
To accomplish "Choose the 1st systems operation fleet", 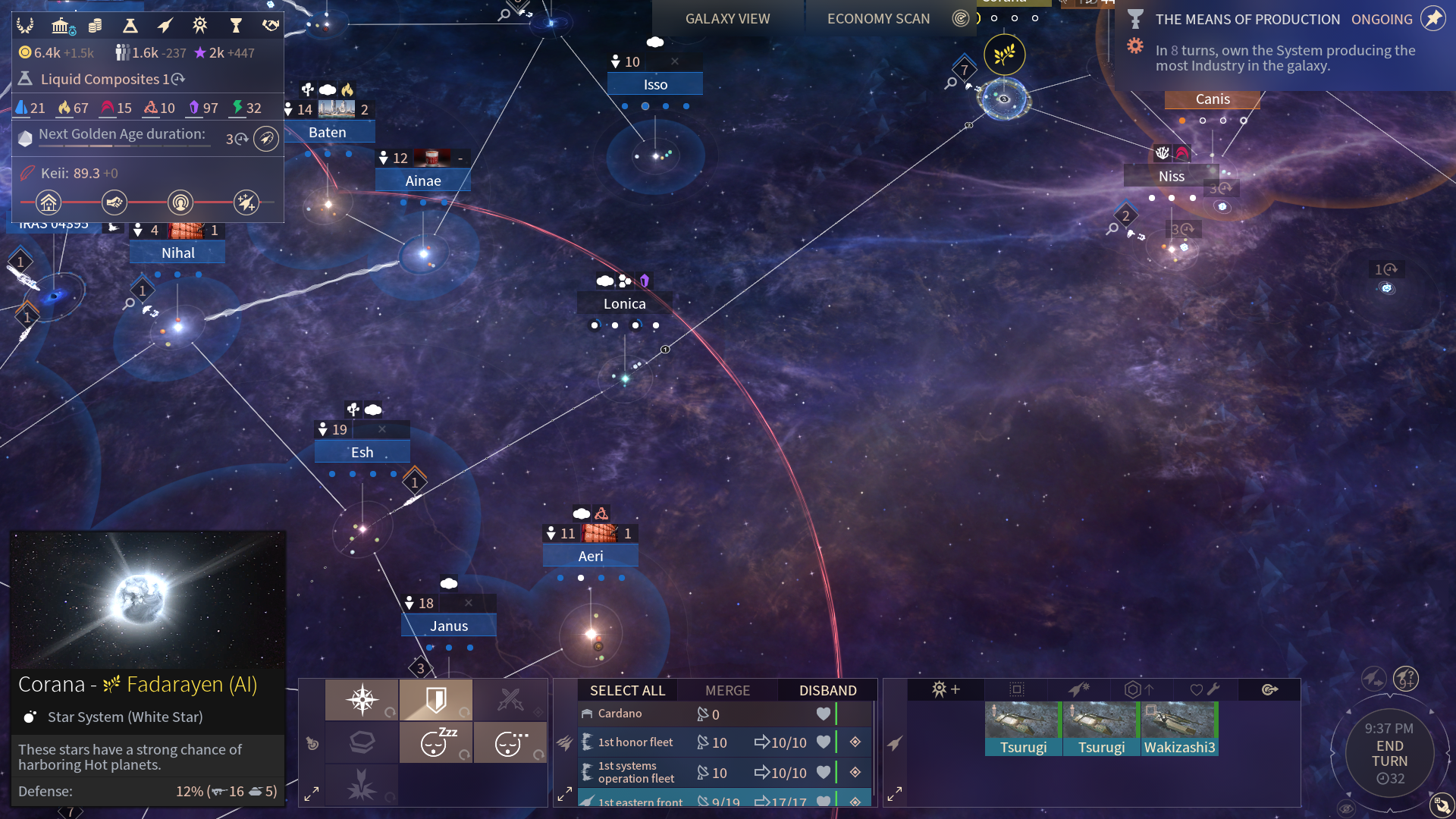I will 635,772.
